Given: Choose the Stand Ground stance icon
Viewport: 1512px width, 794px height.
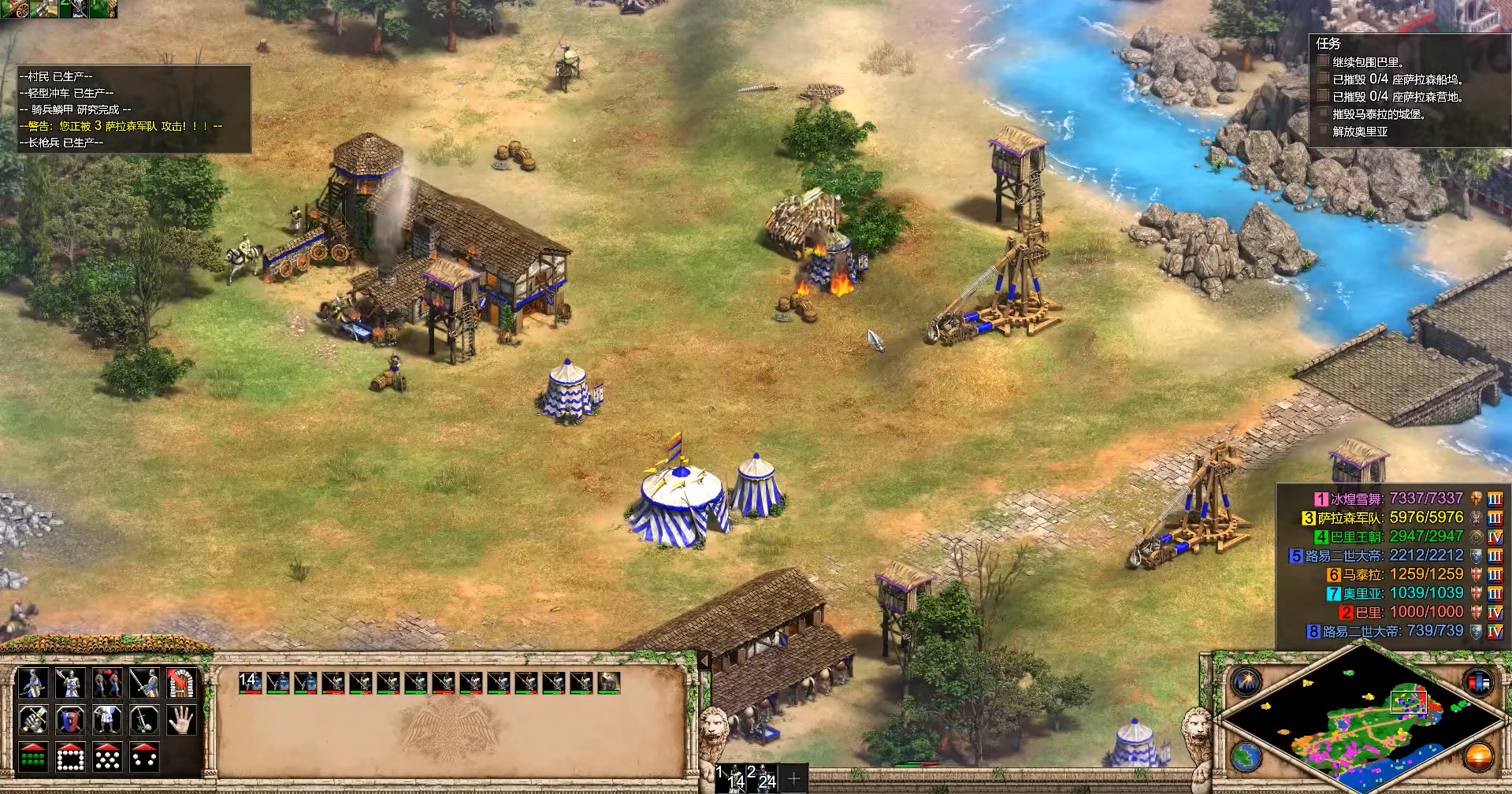Looking at the screenshot, I should point(106,720).
